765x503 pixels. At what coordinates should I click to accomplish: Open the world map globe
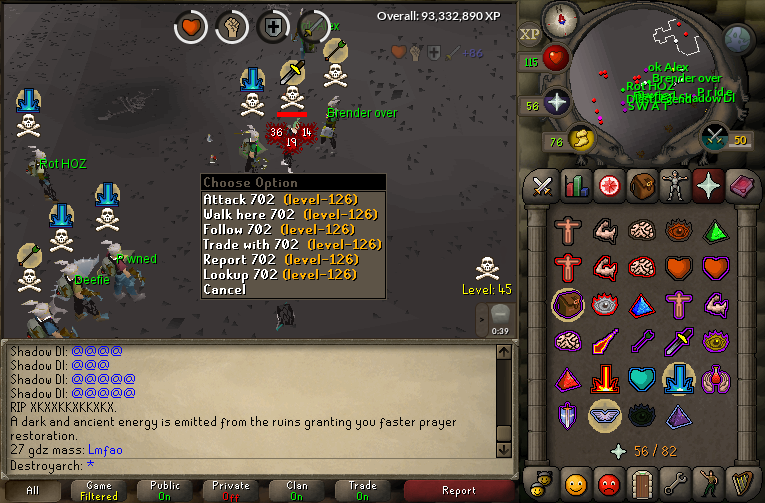[737, 39]
